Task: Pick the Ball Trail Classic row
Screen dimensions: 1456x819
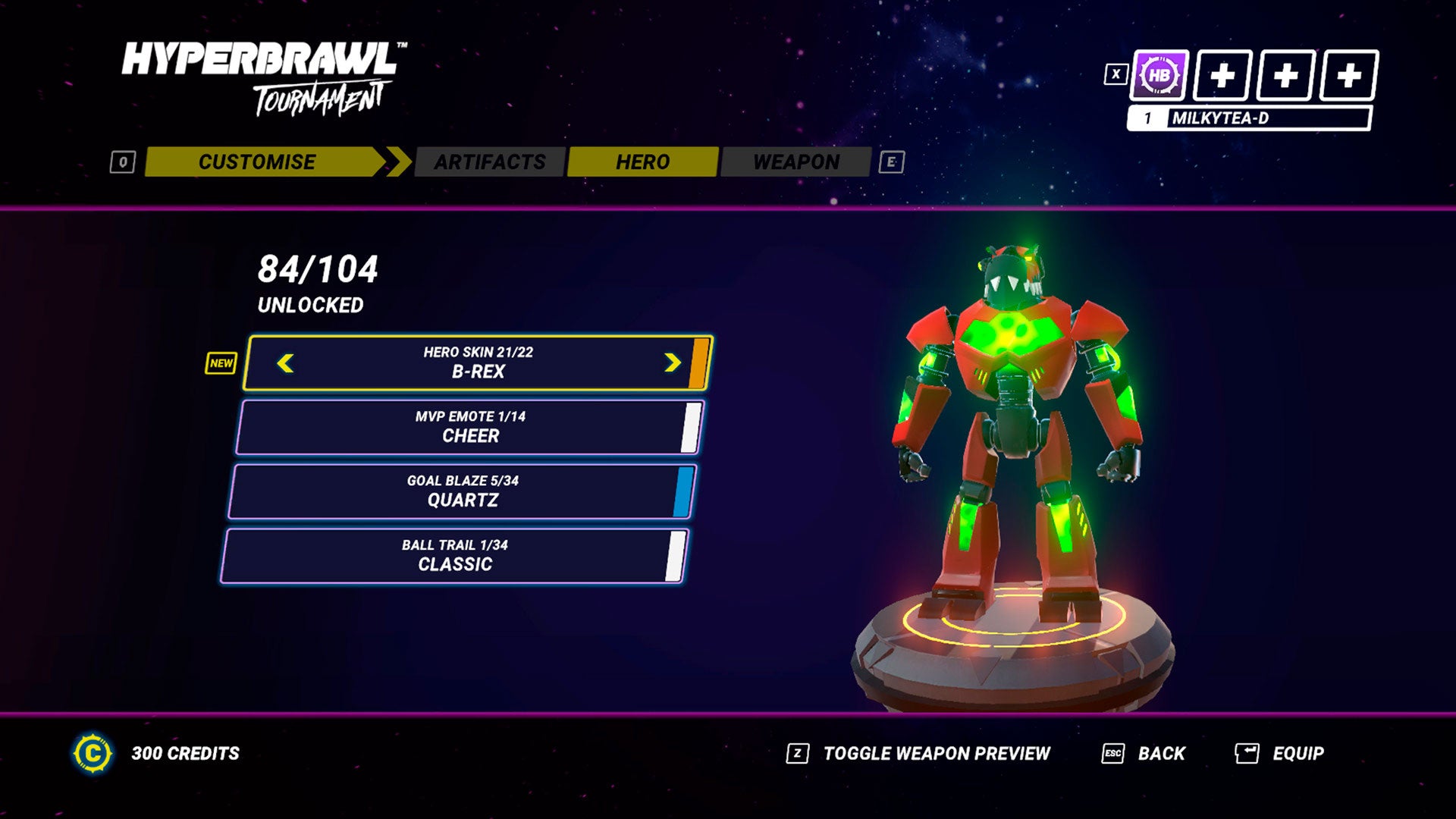Action: click(x=454, y=556)
